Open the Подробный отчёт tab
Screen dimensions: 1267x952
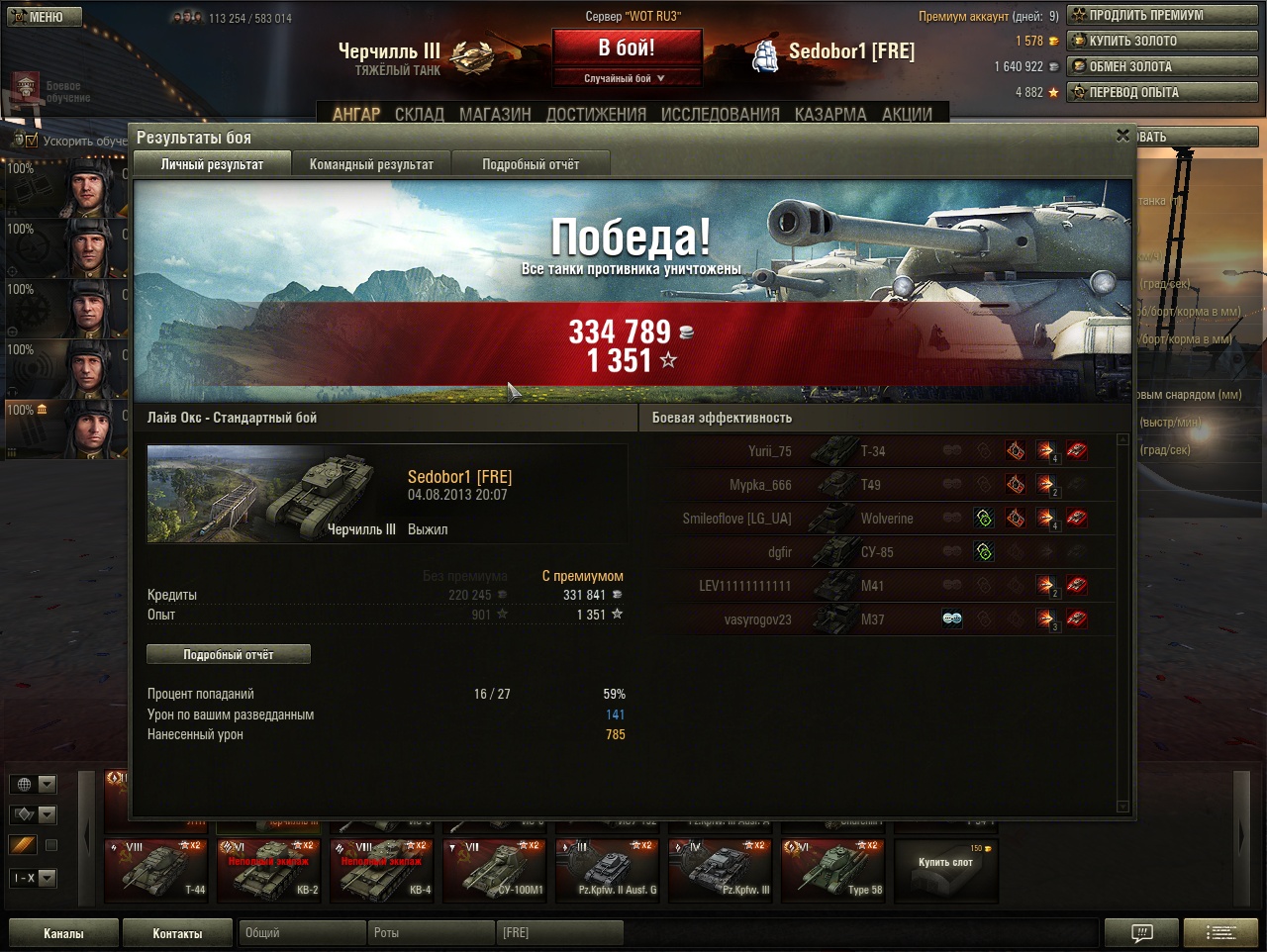(x=531, y=164)
